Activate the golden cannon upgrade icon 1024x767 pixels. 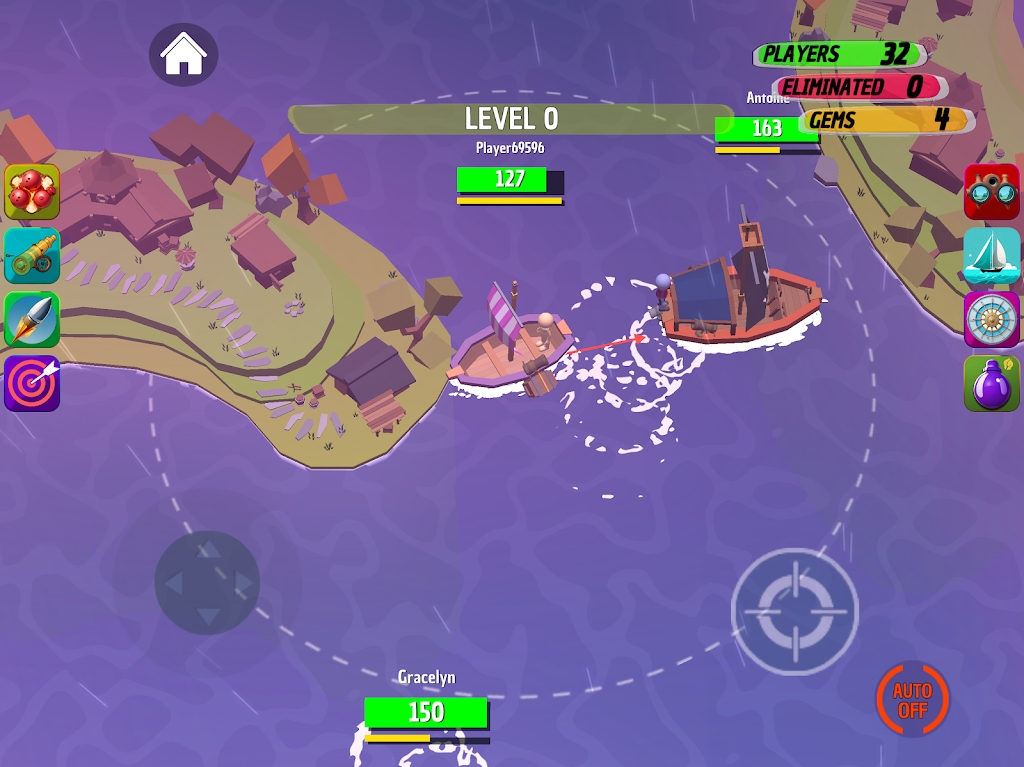pyautogui.click(x=32, y=255)
